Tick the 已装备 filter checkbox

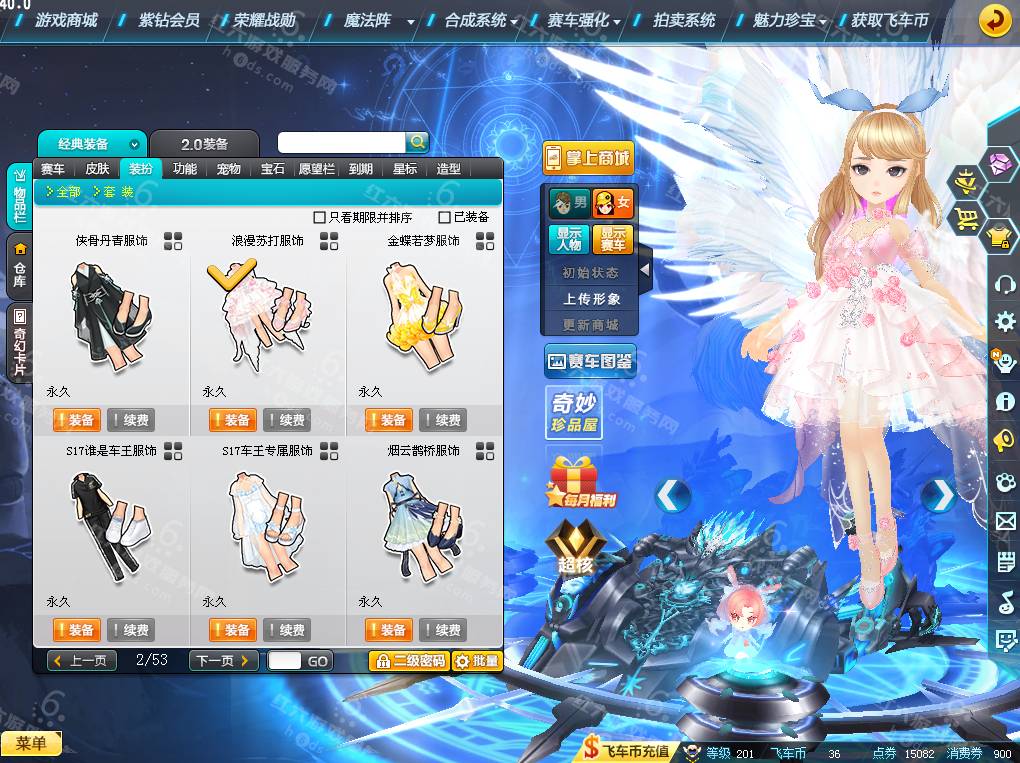(445, 217)
